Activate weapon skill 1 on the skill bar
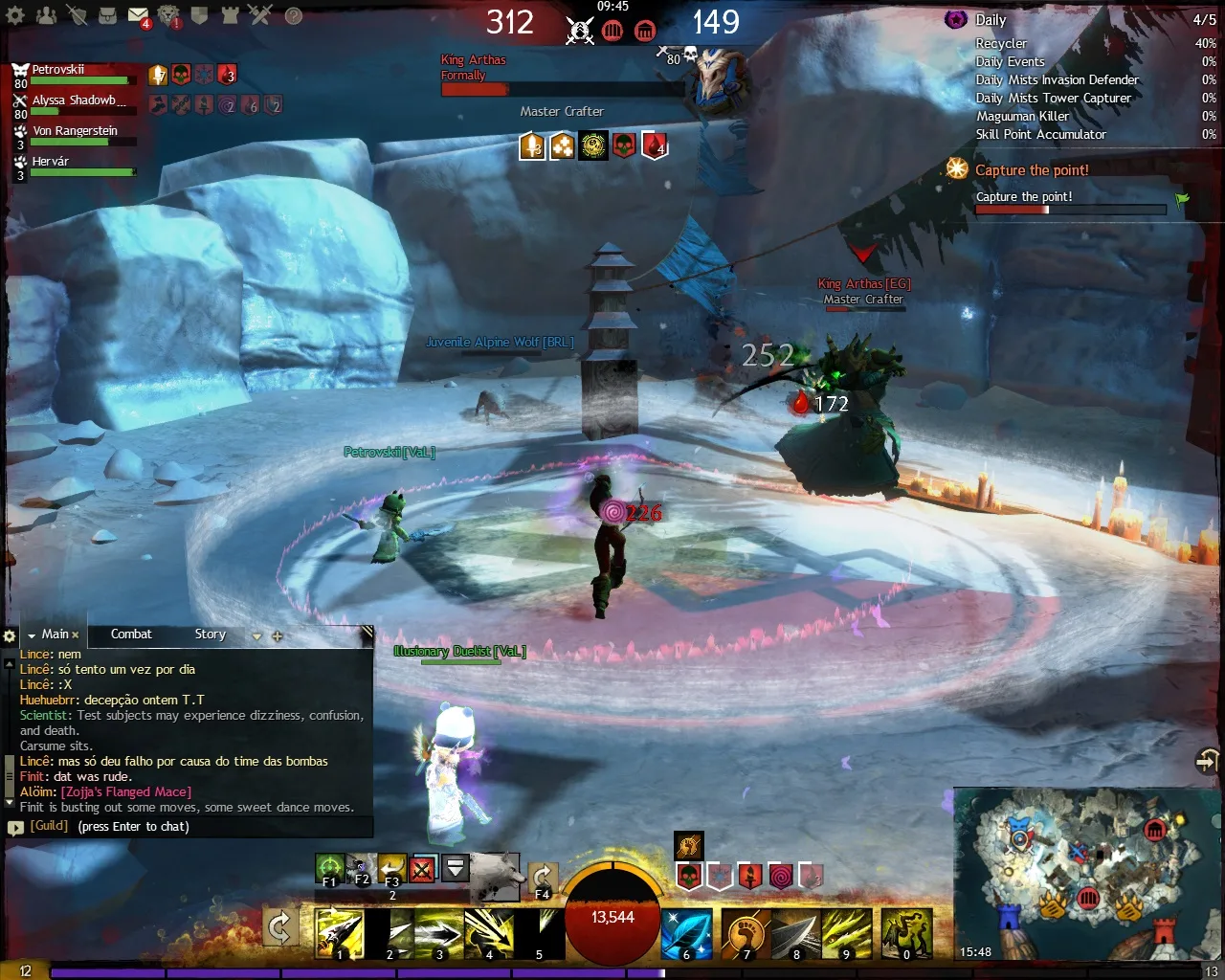This screenshot has width=1225, height=980. point(340,932)
